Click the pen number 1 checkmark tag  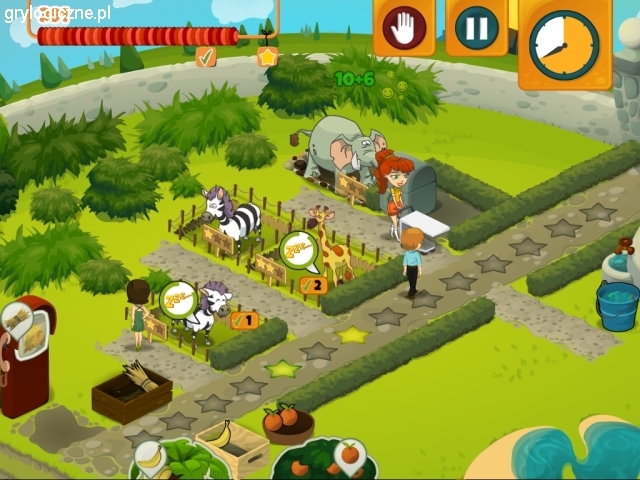point(244,321)
